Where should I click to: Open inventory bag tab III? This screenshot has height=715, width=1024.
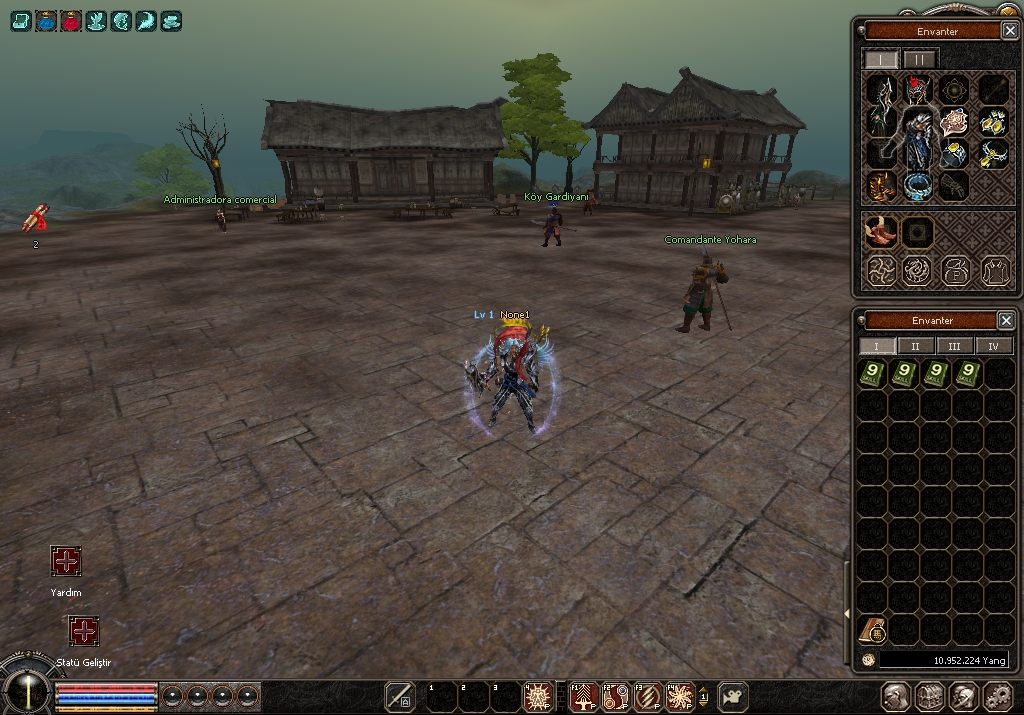955,346
